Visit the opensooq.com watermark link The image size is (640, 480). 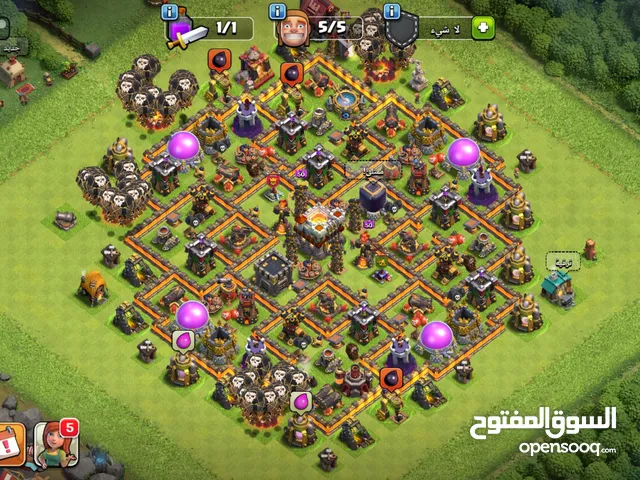(x=567, y=446)
